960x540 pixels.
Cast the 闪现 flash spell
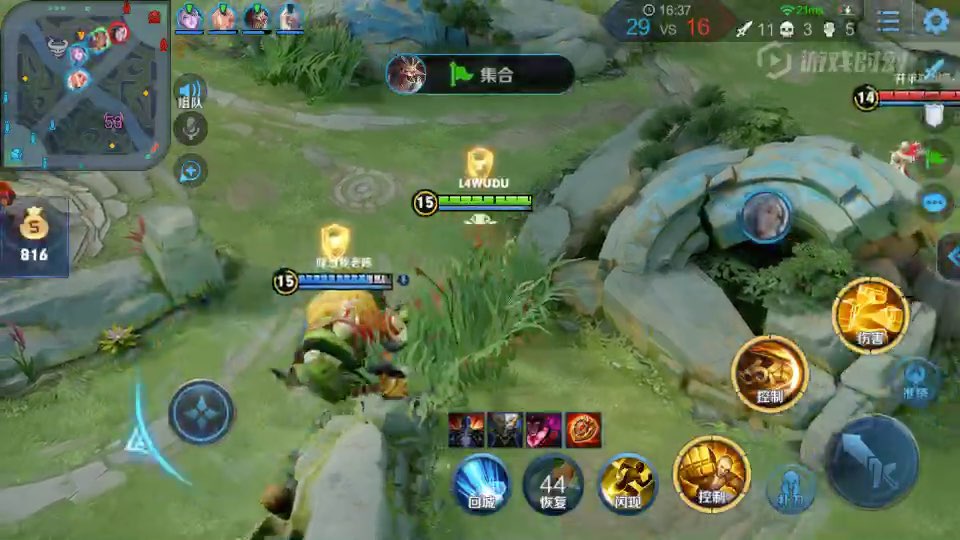point(627,484)
